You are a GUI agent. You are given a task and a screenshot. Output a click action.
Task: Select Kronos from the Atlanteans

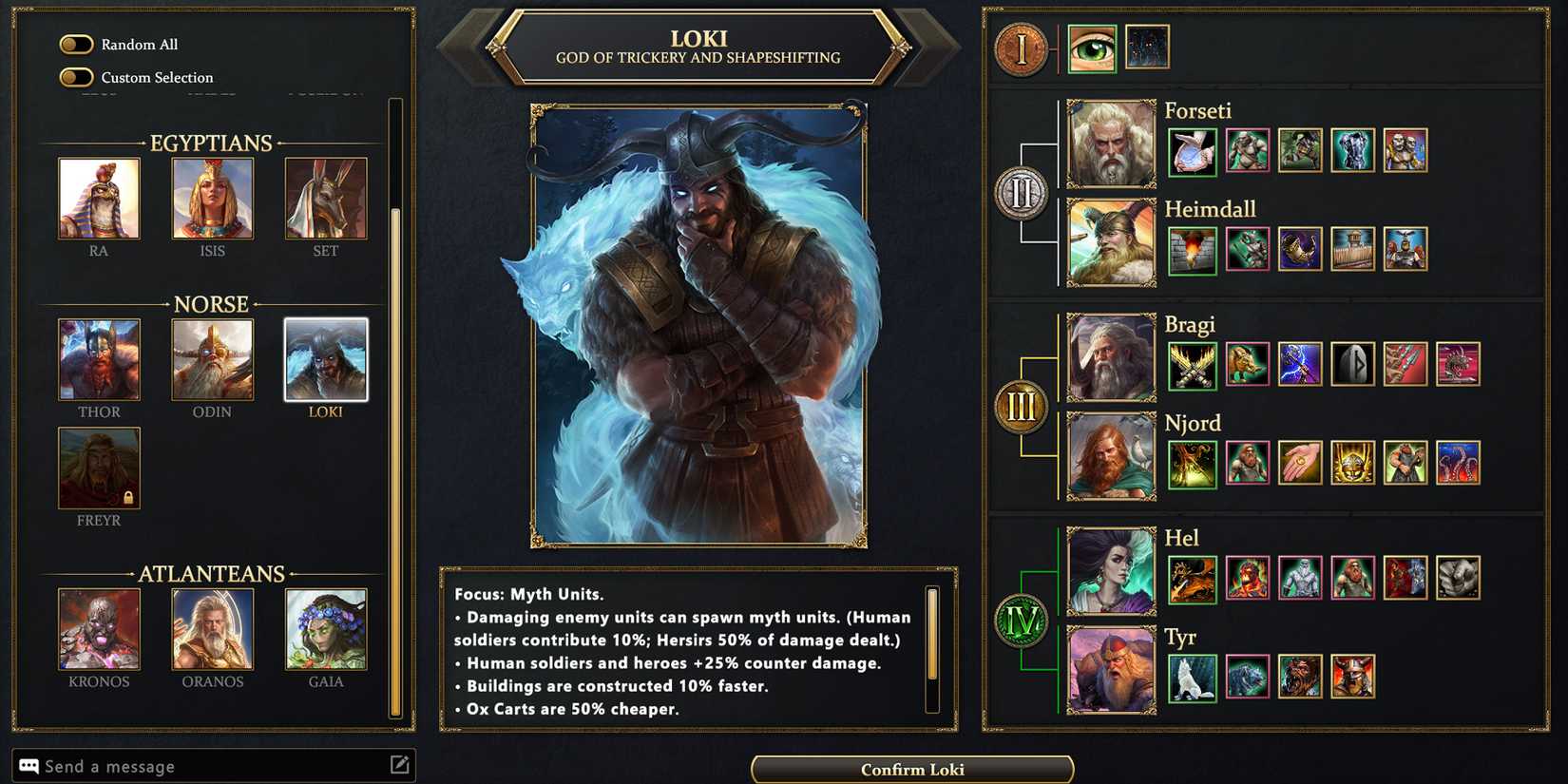point(99,627)
